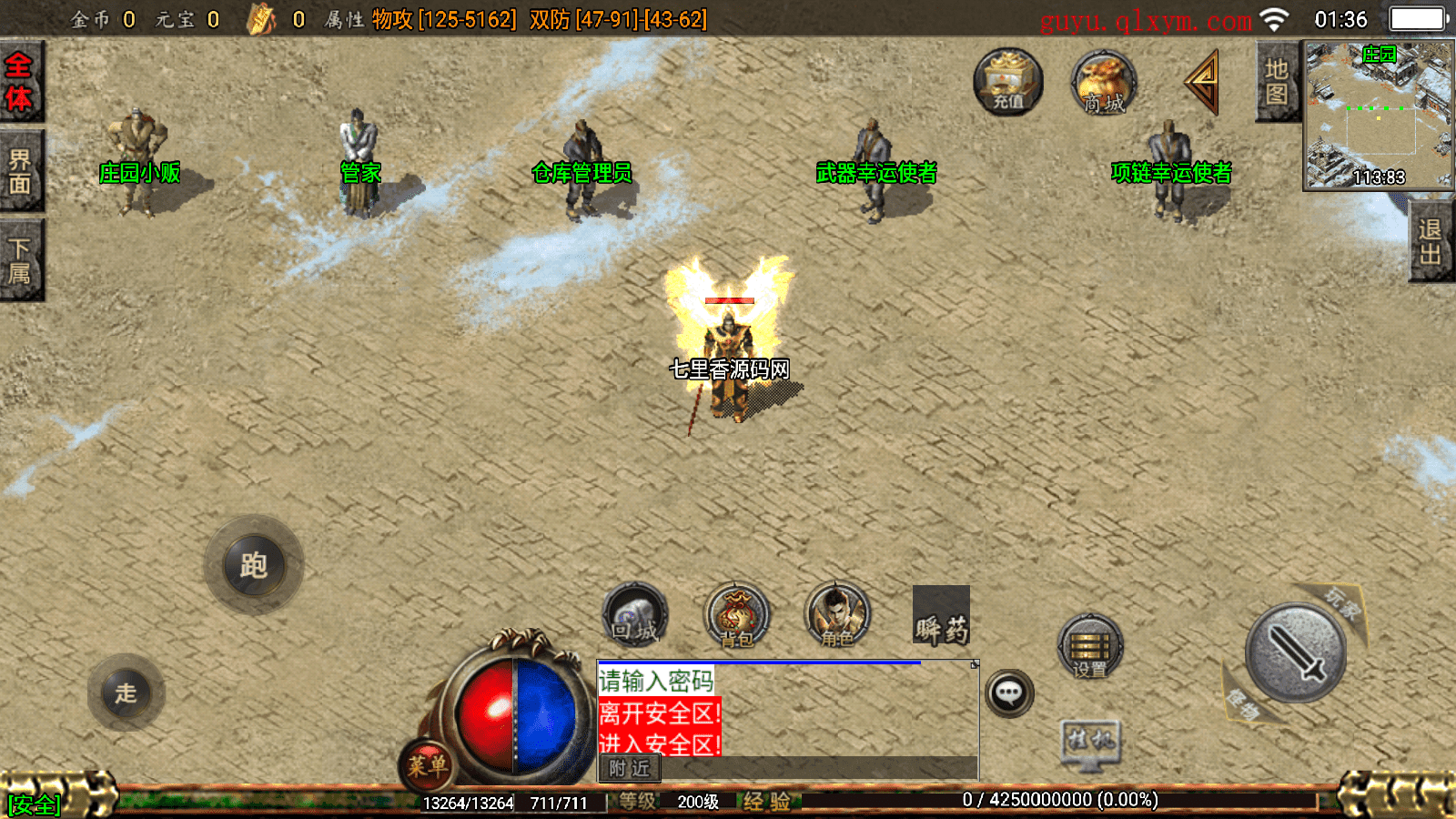1456x819 pixels.
Task: Open the 充值 recharge chest icon
Action: tap(1007, 81)
